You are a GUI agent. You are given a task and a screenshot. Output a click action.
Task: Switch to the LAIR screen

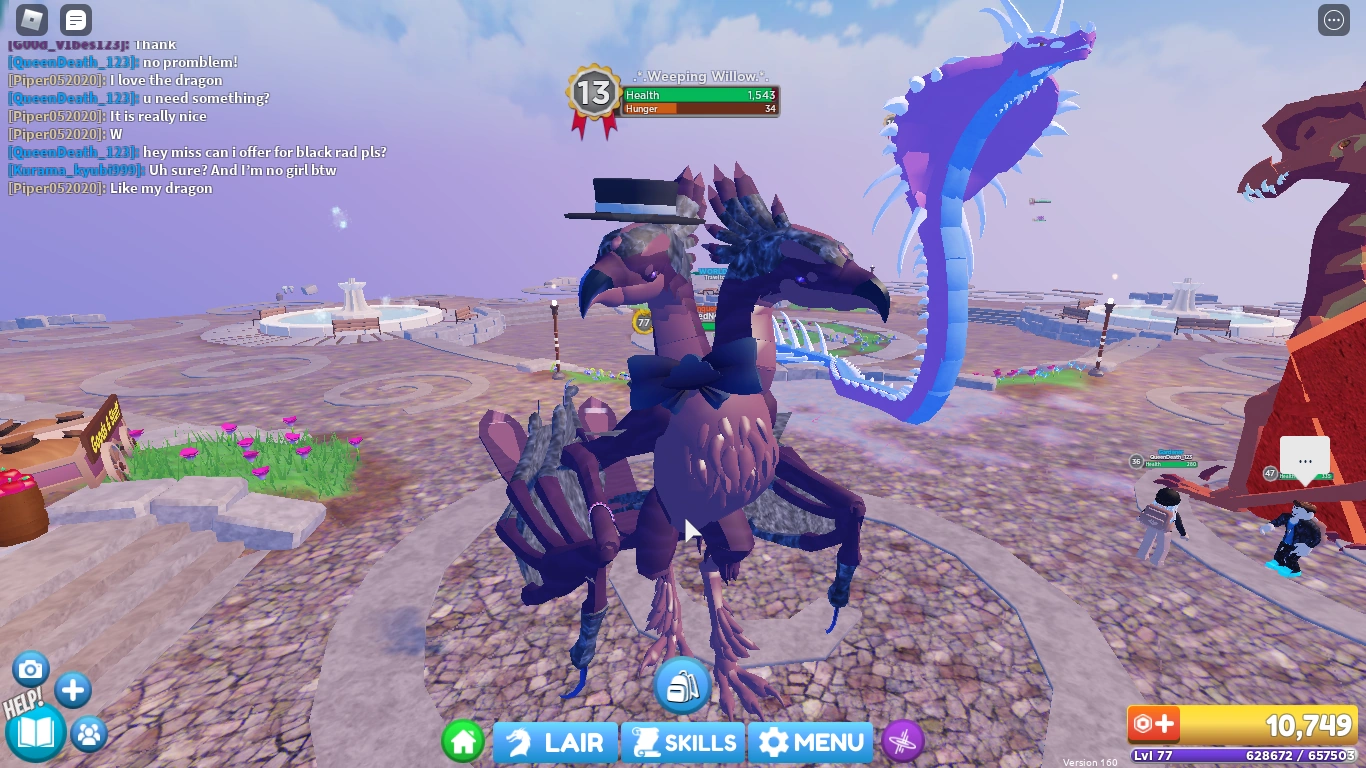coord(554,742)
